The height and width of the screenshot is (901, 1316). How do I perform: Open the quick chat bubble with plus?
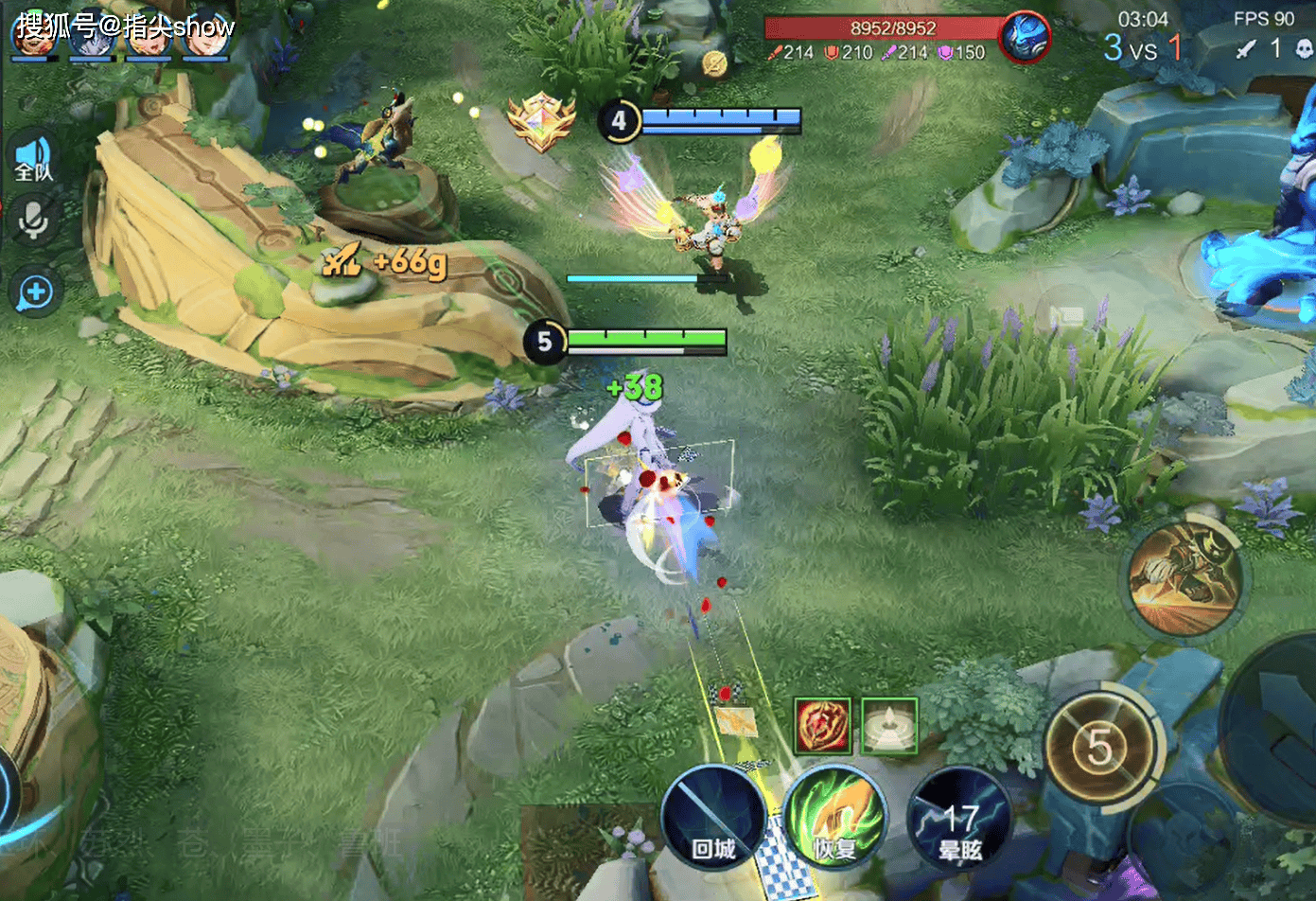(35, 291)
